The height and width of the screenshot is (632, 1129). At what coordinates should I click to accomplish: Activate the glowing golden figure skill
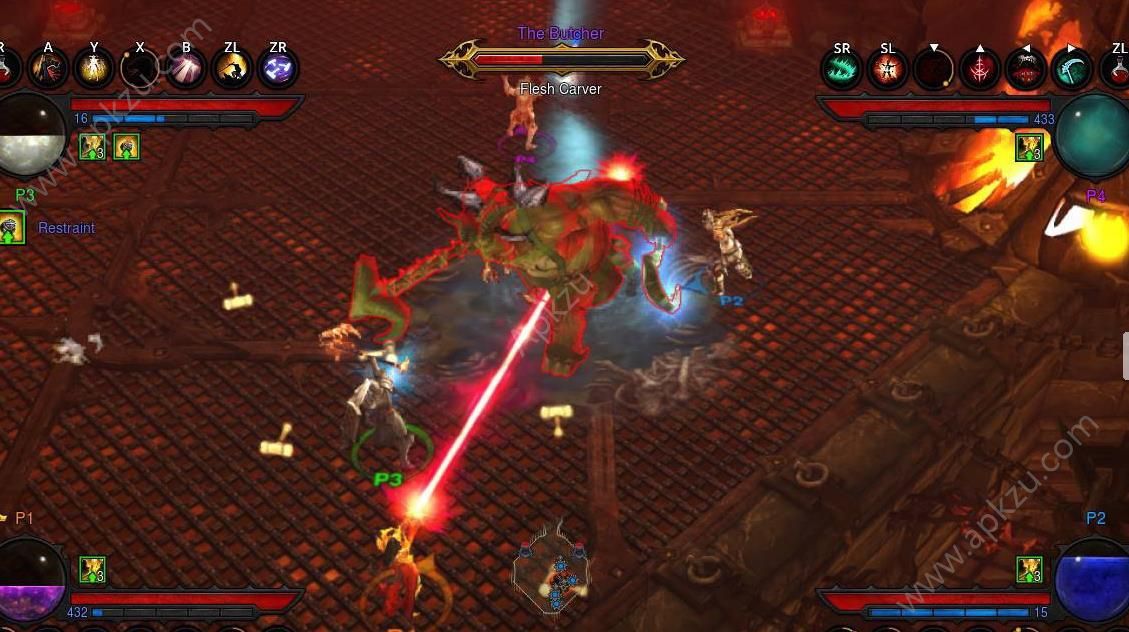click(x=94, y=69)
